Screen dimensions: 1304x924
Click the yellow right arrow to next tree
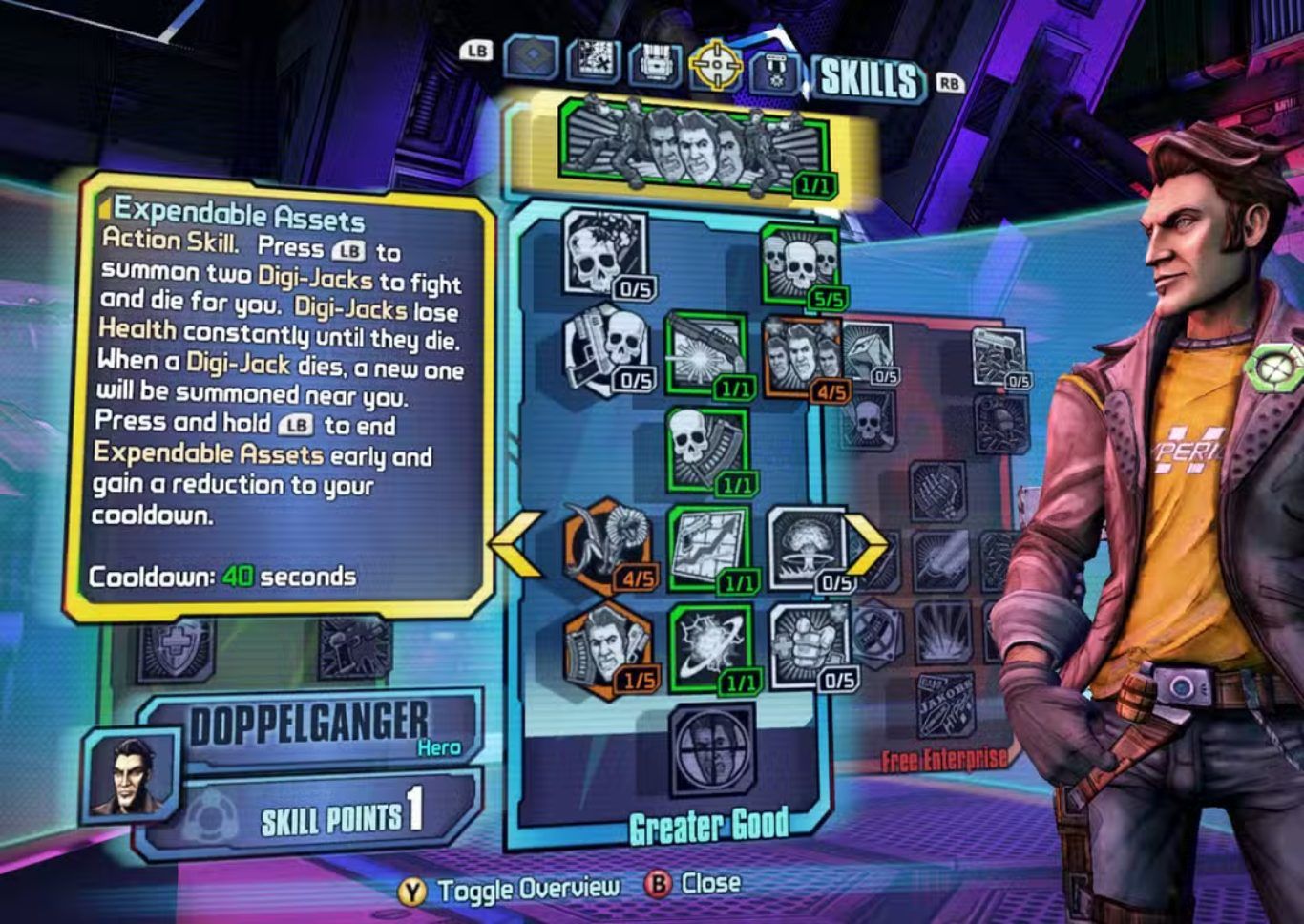(x=869, y=543)
